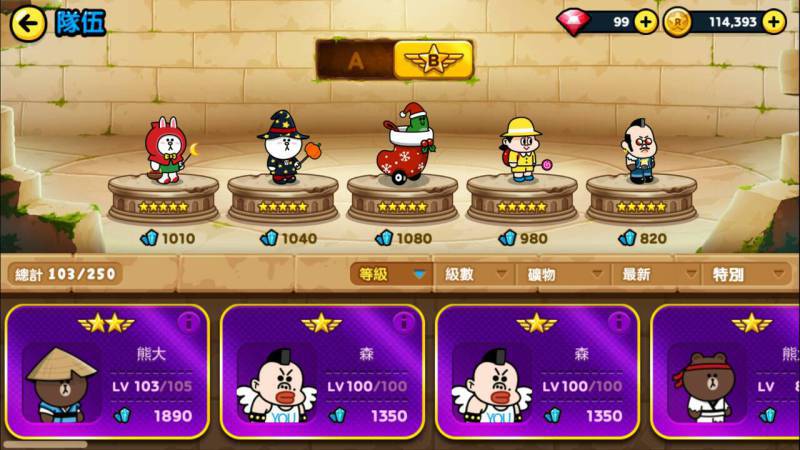This screenshot has height=450, width=800.
Task: Open the 等級 sort dropdown
Action: (390, 274)
